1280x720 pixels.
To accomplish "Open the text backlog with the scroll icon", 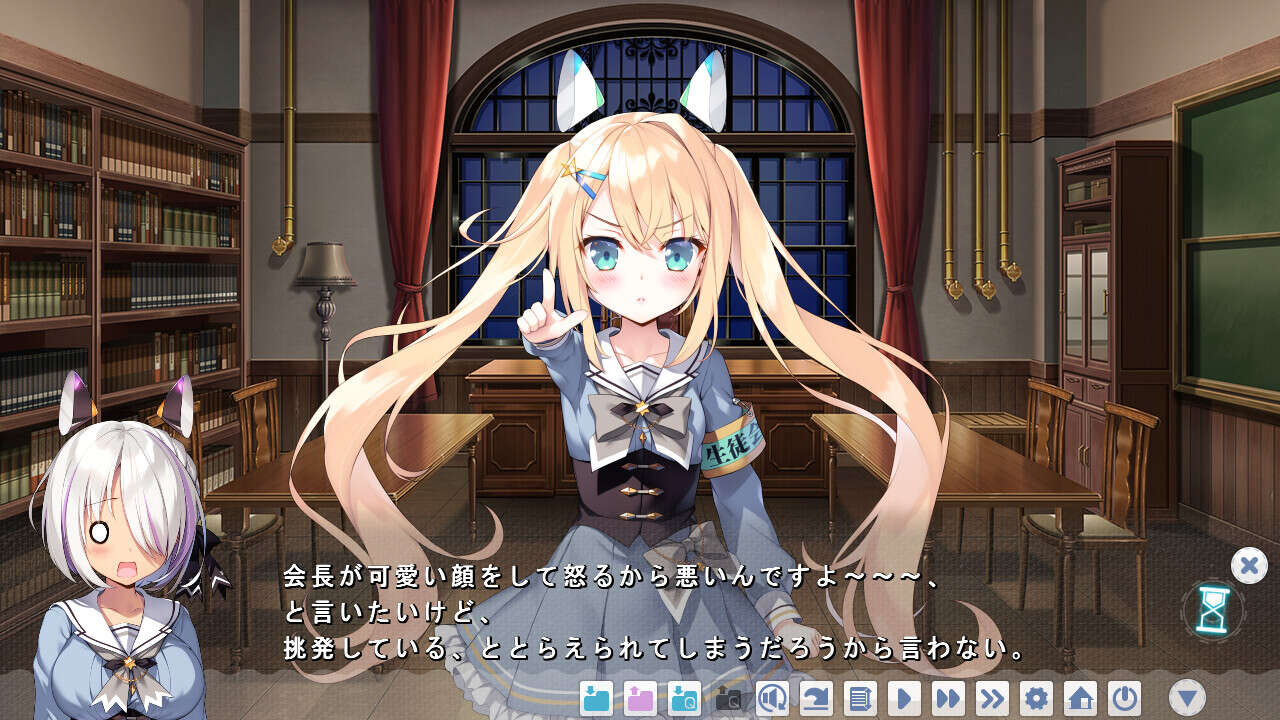I will coord(860,700).
